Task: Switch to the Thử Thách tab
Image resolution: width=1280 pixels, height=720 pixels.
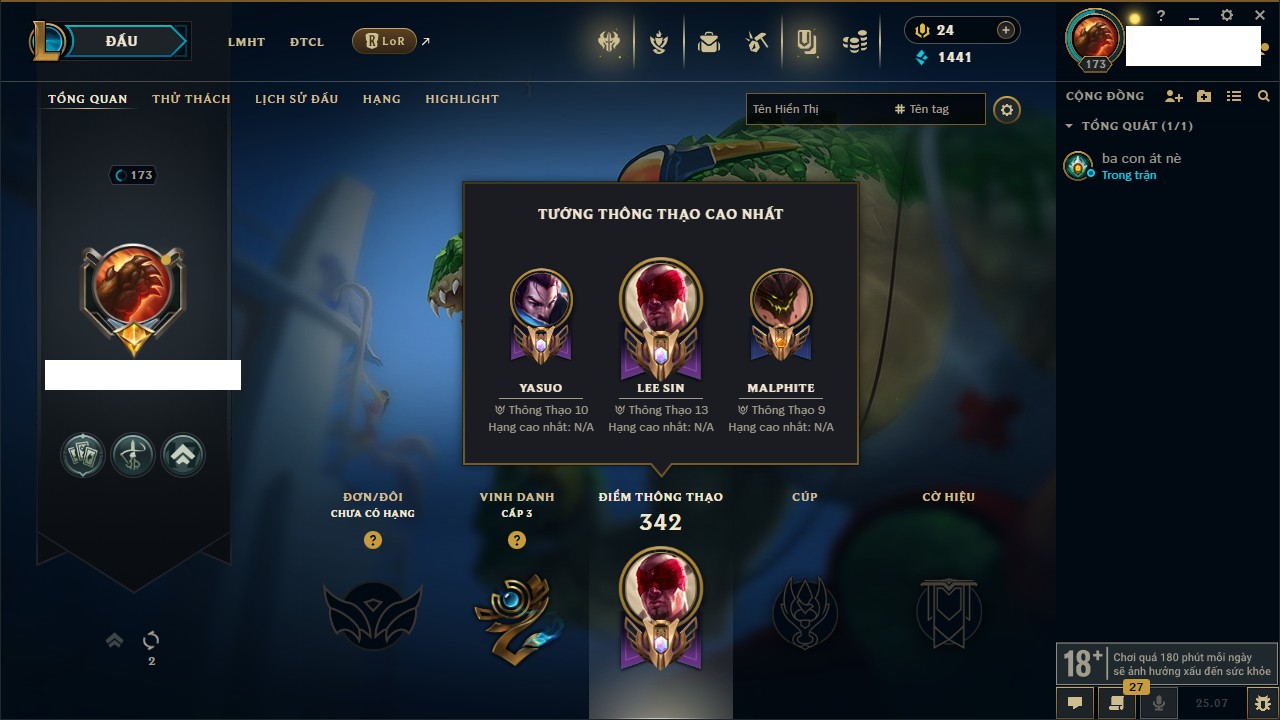Action: [x=191, y=99]
